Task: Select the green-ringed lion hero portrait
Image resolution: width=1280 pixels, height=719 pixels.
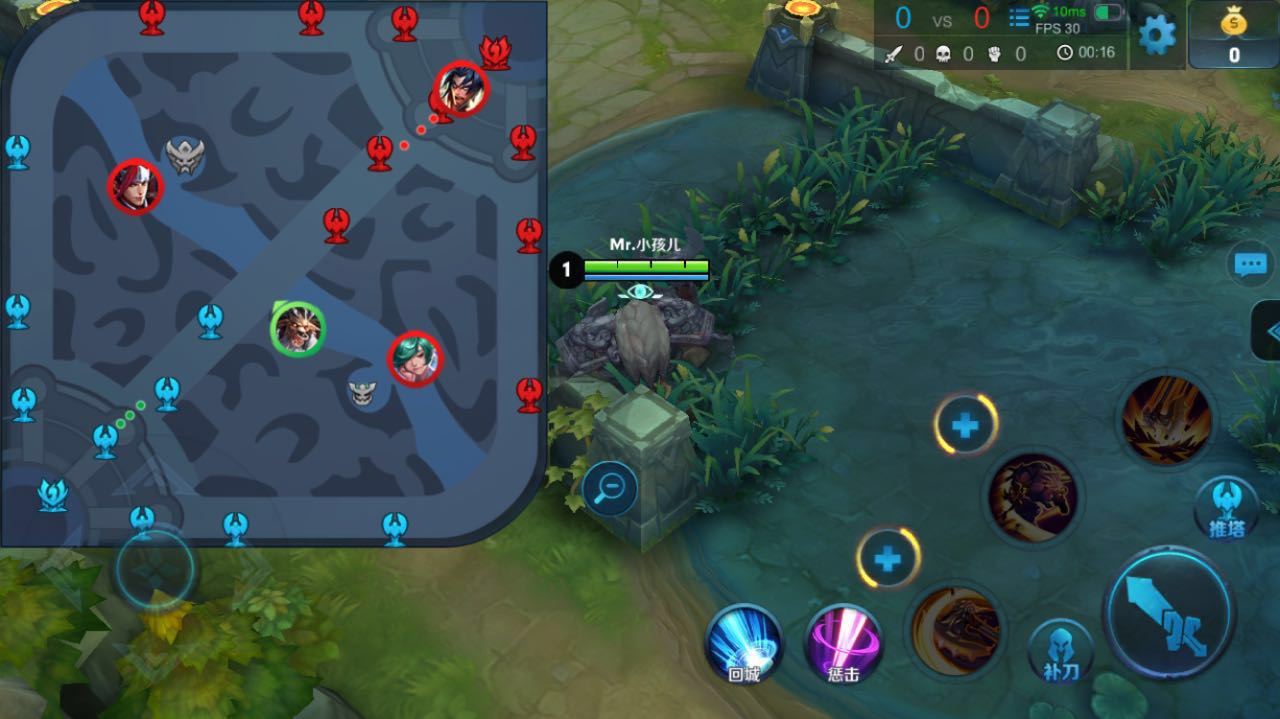Action: pos(298,329)
